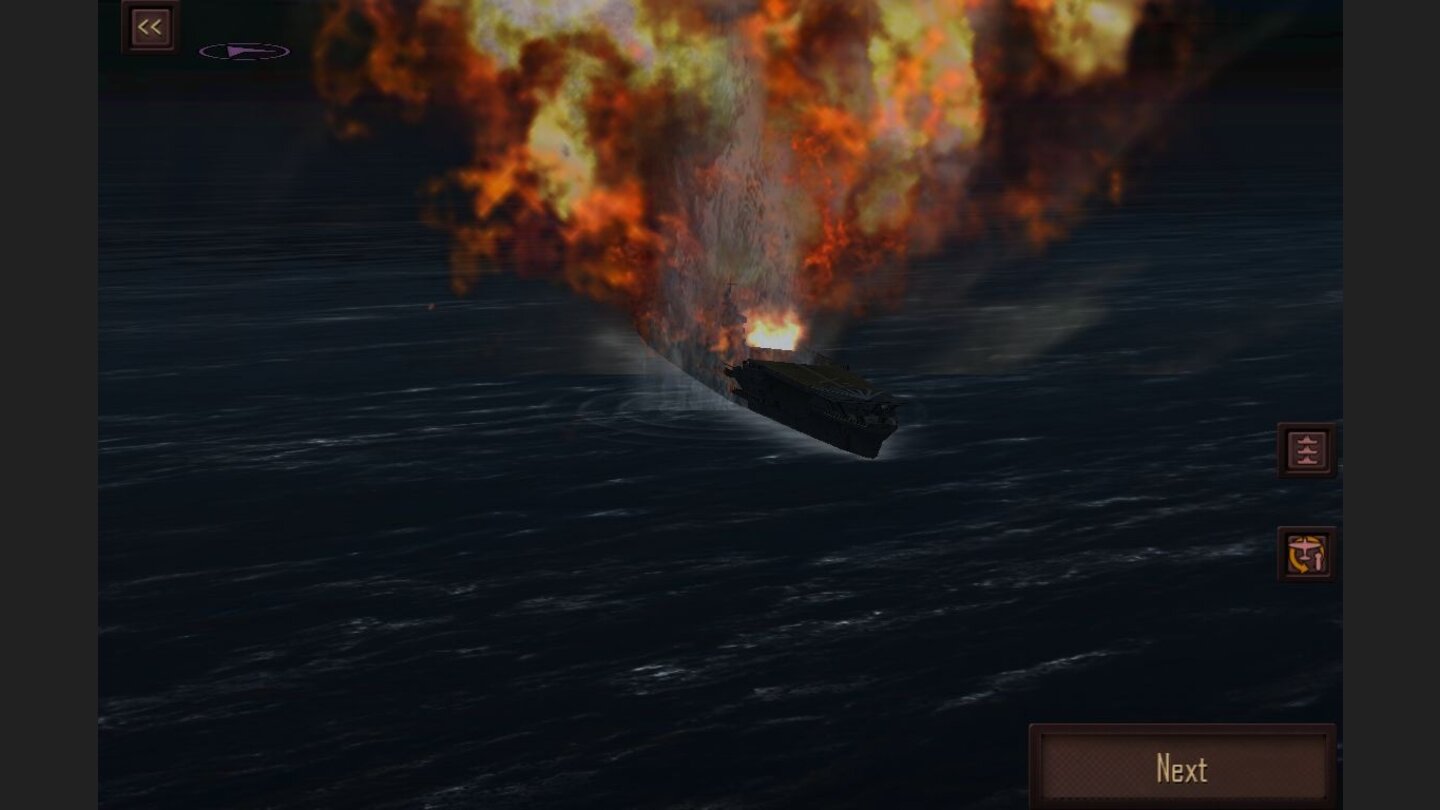Activate the plane with circular arrow icon
Image resolution: width=1440 pixels, height=810 pixels.
(1306, 555)
